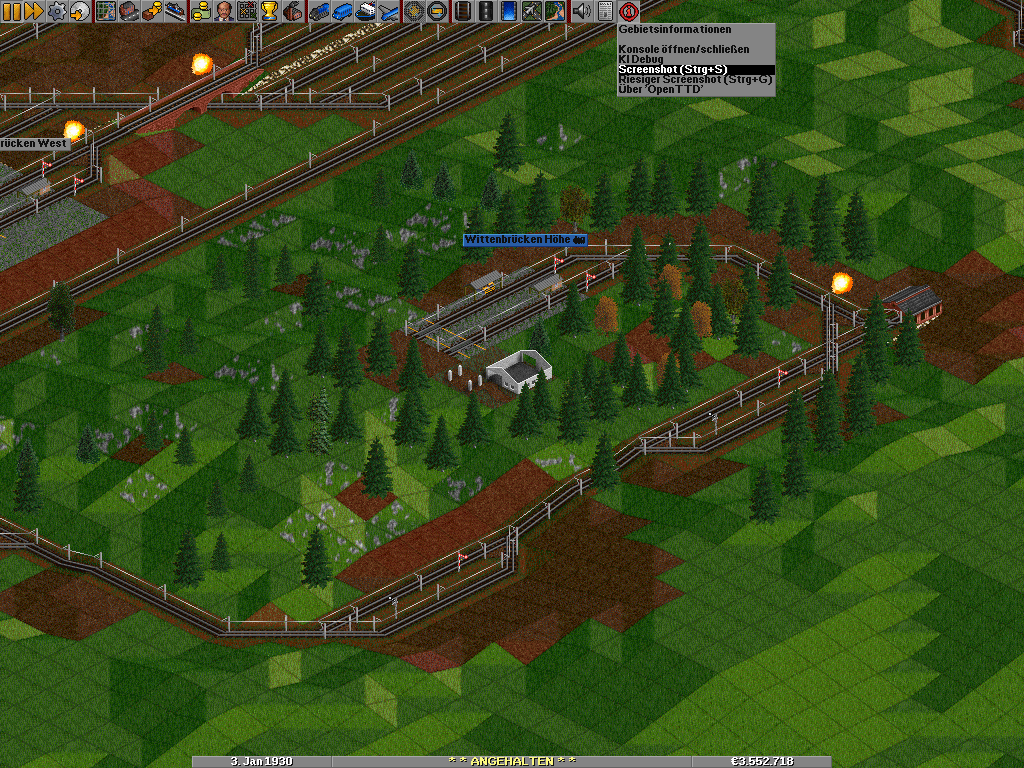Select the road construction tool

486,11
